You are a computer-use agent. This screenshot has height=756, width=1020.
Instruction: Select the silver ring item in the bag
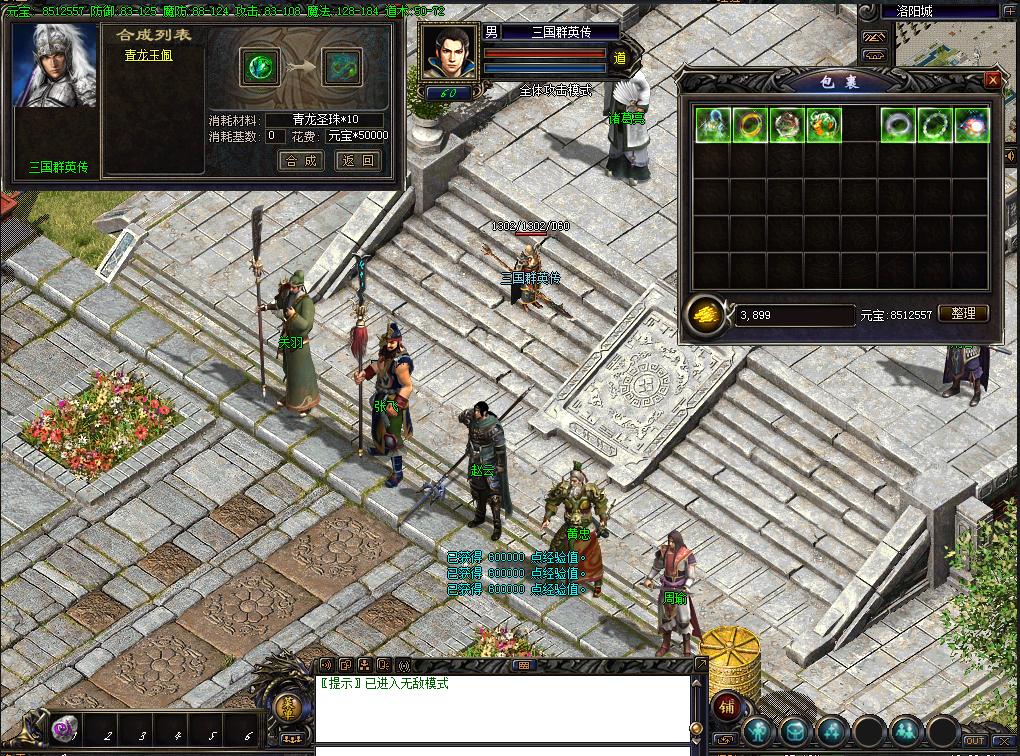[898, 125]
